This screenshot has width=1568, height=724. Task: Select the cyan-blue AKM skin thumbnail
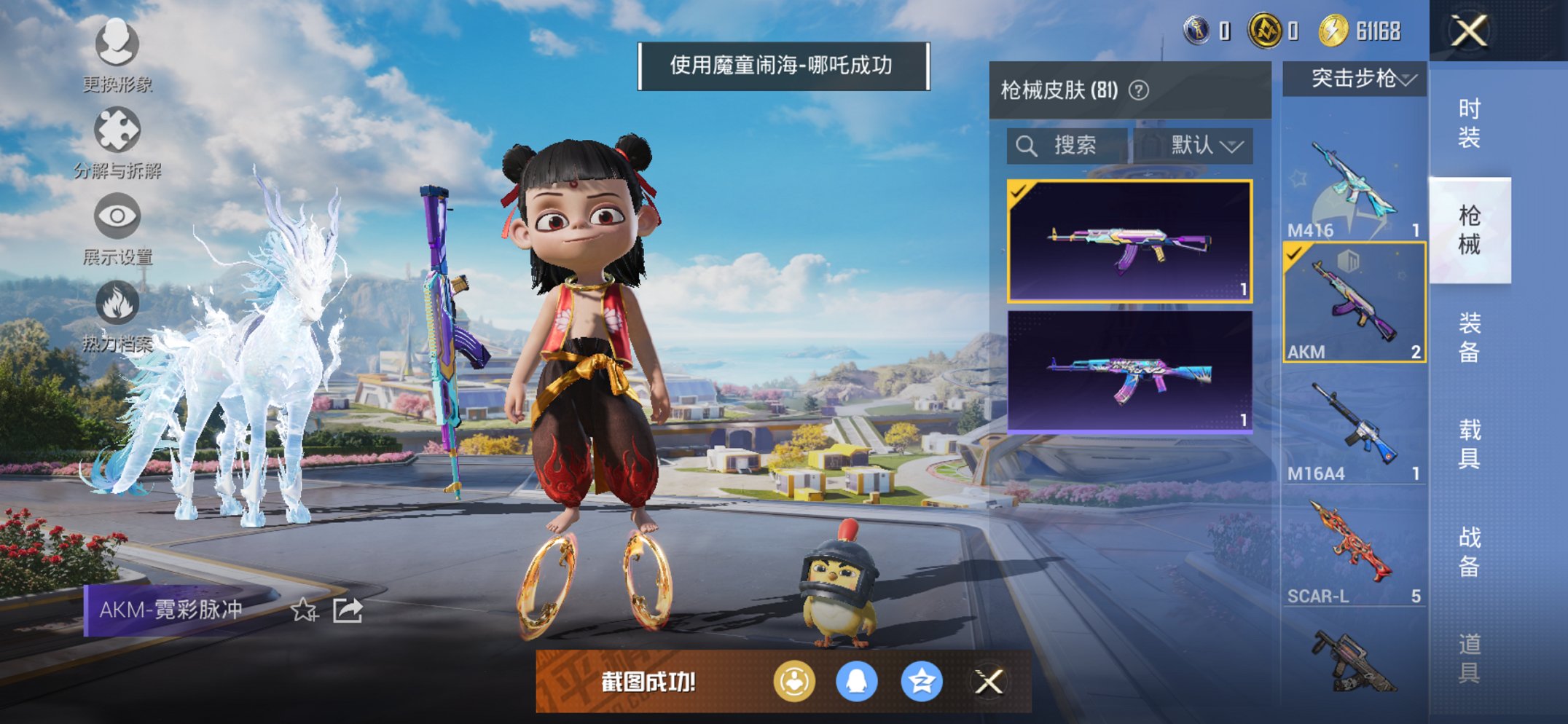click(1129, 371)
